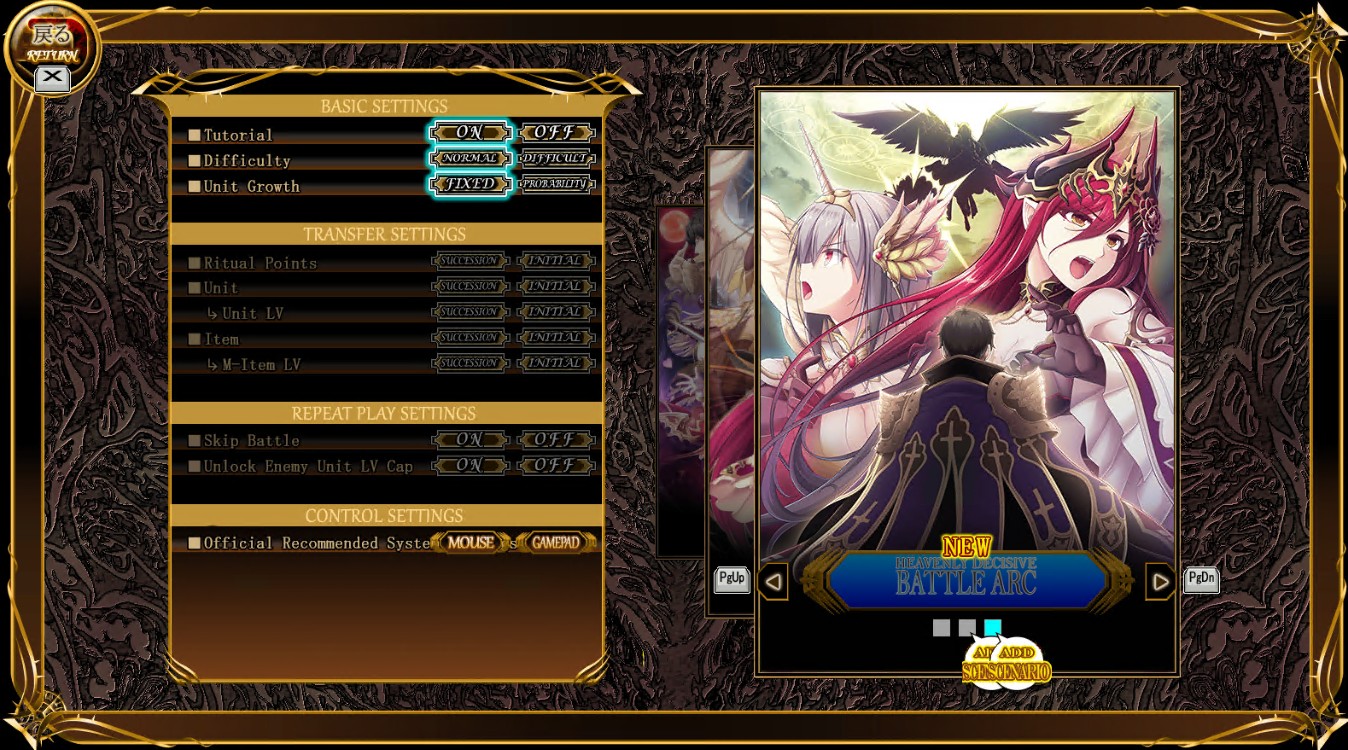1348x750 pixels.
Task: Select the Heavenly Decisive Battle Arc banner
Action: [965, 580]
